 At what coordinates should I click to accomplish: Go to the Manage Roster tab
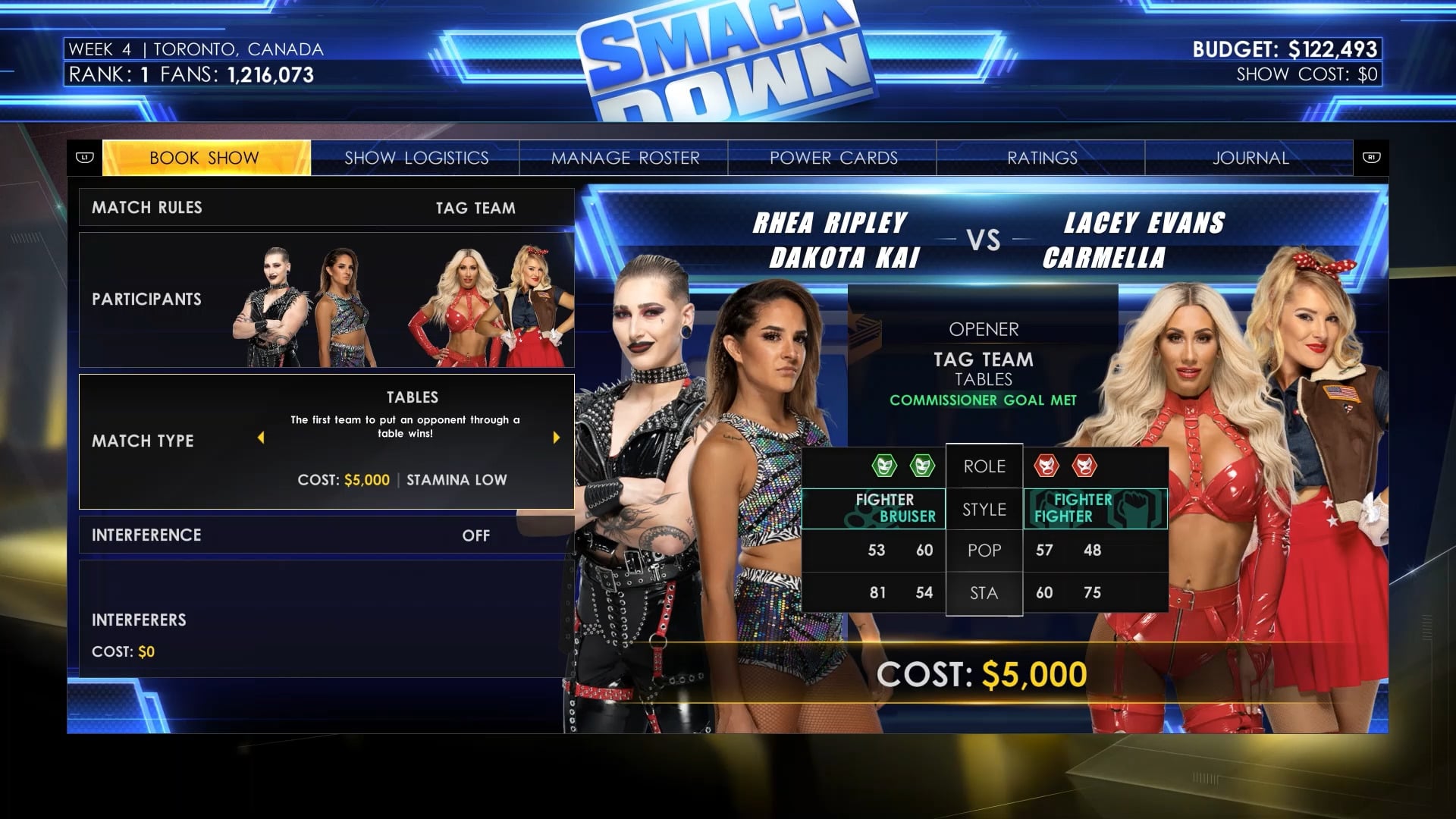pyautogui.click(x=624, y=158)
